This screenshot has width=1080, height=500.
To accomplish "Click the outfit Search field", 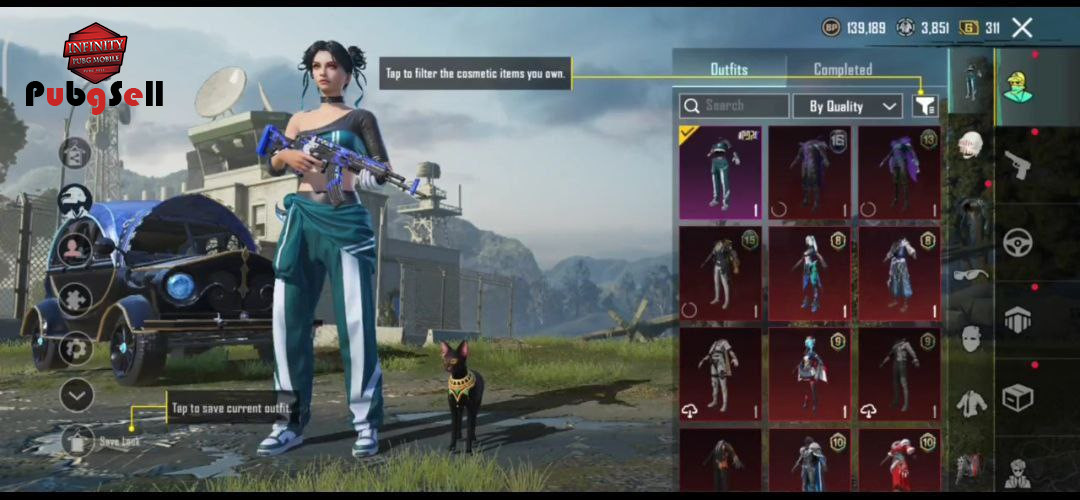I will pos(734,105).
